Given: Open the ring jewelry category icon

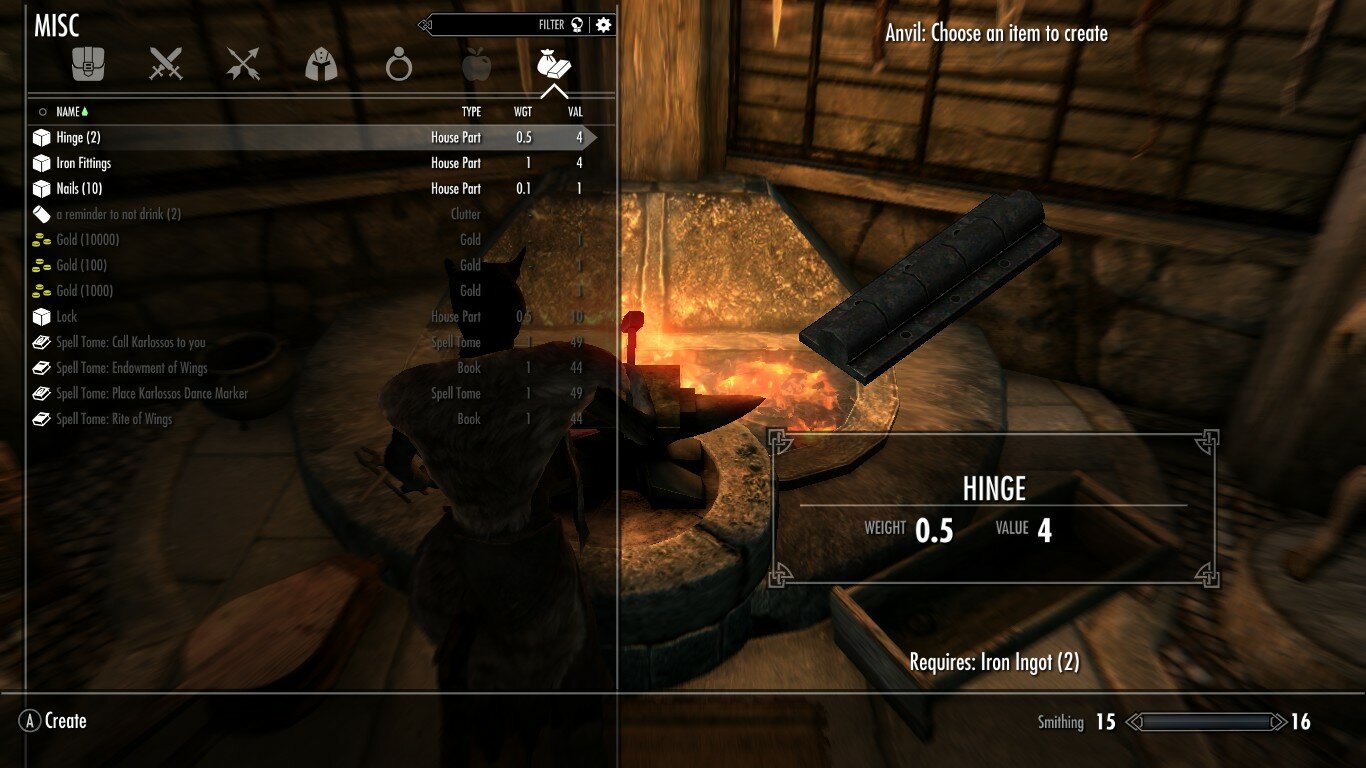Looking at the screenshot, I should [397, 62].
